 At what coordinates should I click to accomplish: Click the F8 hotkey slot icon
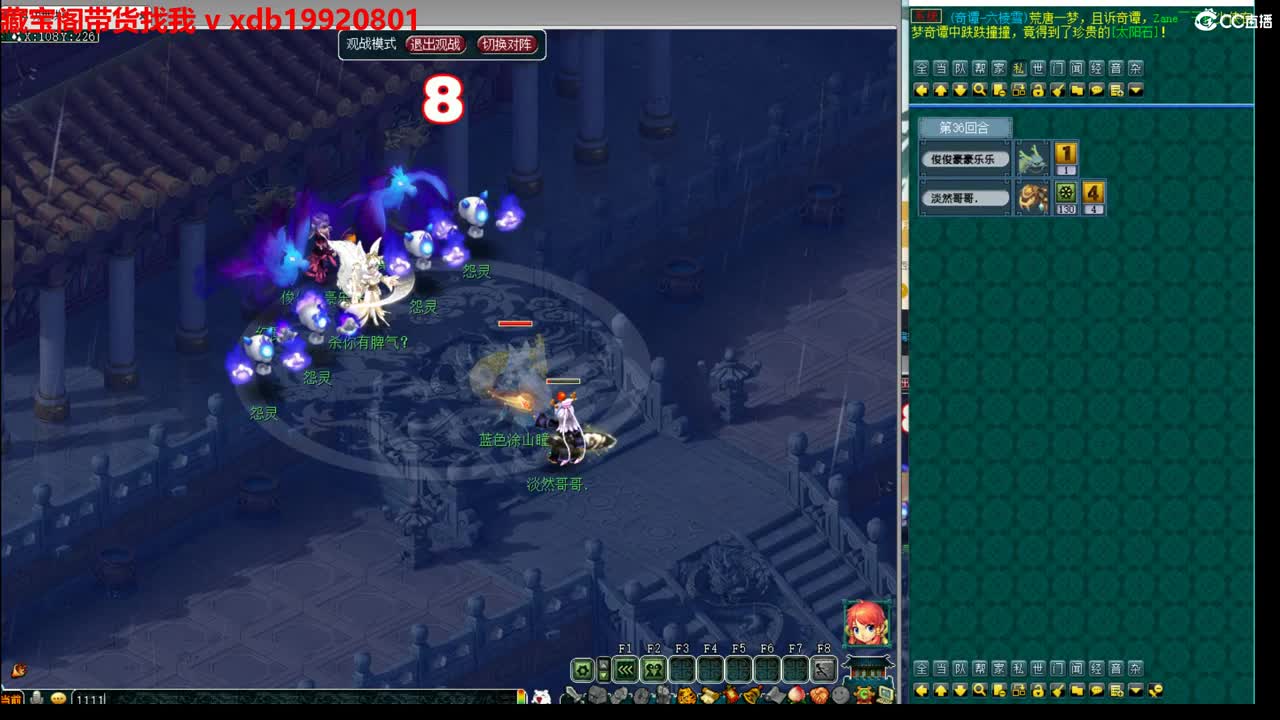pyautogui.click(x=824, y=669)
